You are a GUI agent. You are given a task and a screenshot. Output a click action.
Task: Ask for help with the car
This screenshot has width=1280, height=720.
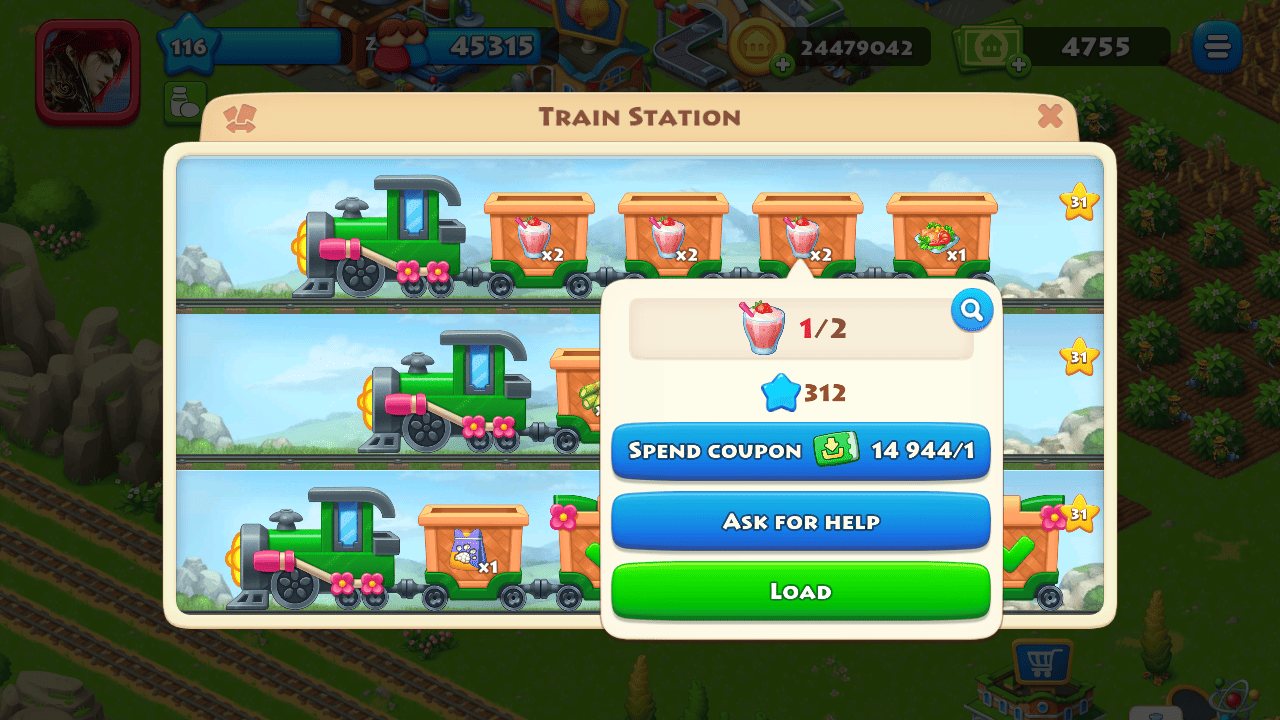800,521
